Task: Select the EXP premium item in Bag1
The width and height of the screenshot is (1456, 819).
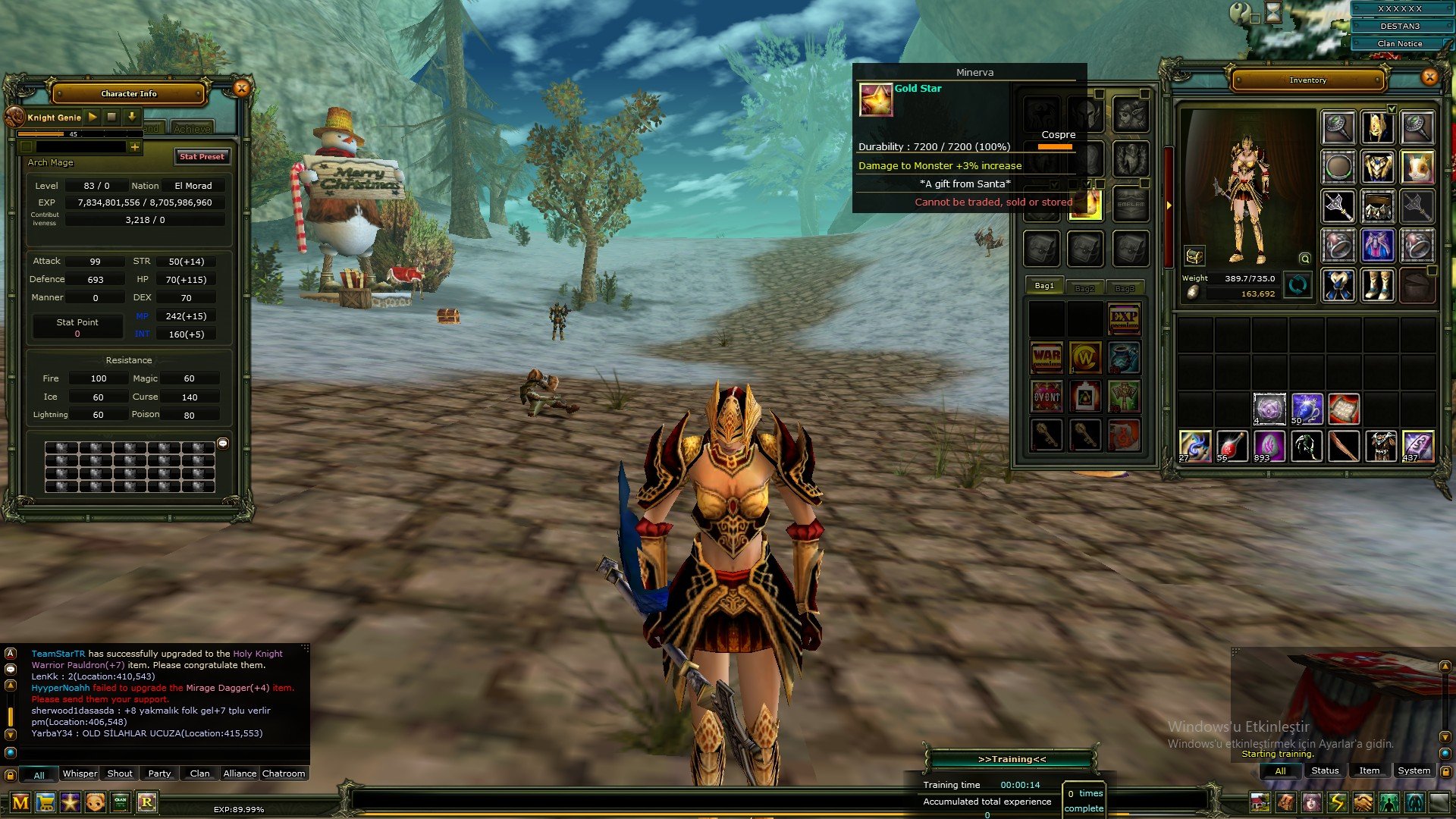Action: coord(1125,318)
